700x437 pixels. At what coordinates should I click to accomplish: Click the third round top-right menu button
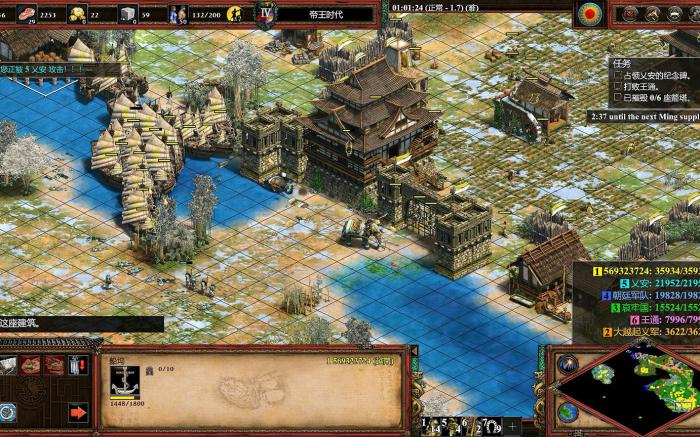point(673,14)
